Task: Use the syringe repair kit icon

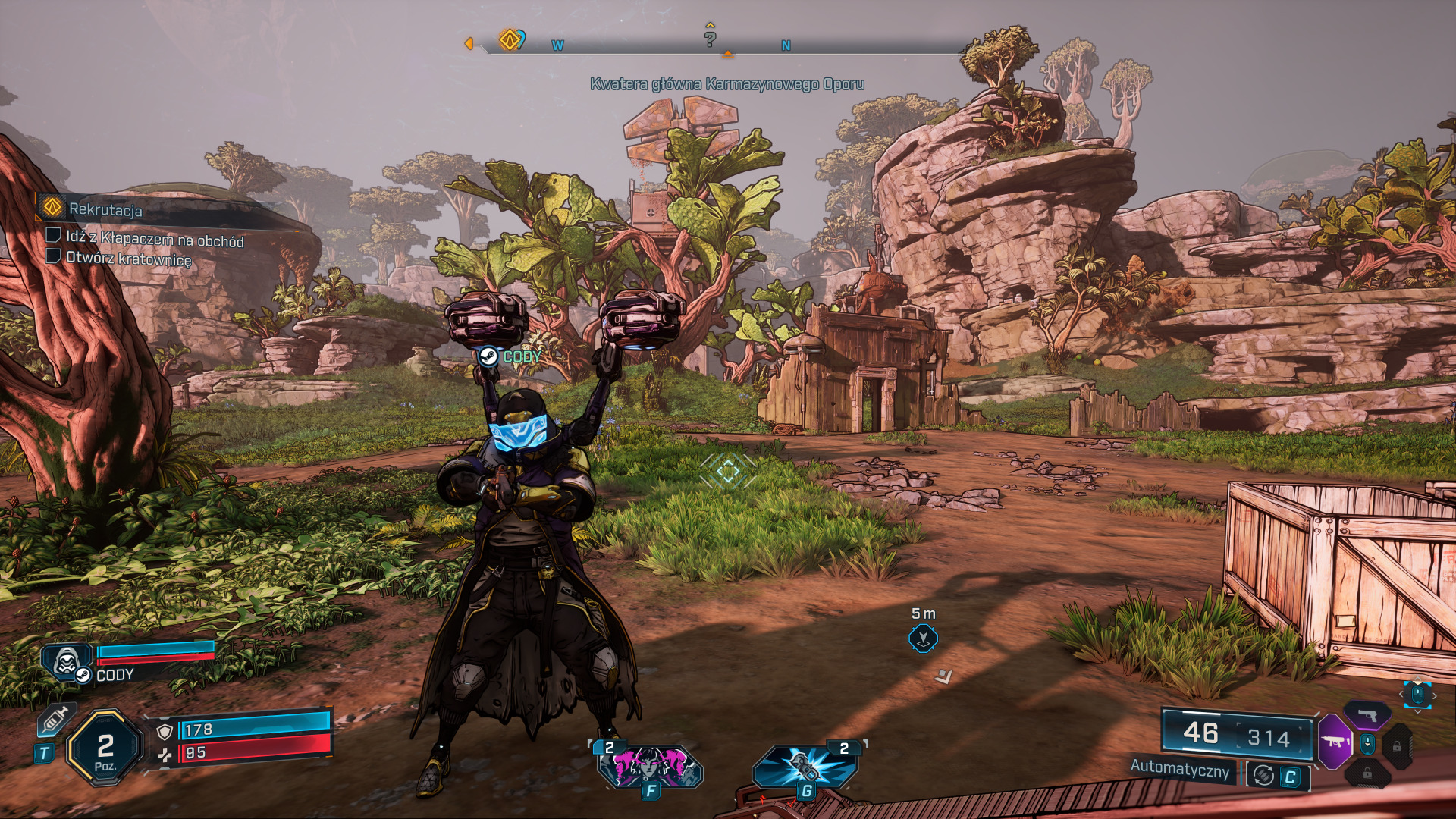Action: [55, 719]
